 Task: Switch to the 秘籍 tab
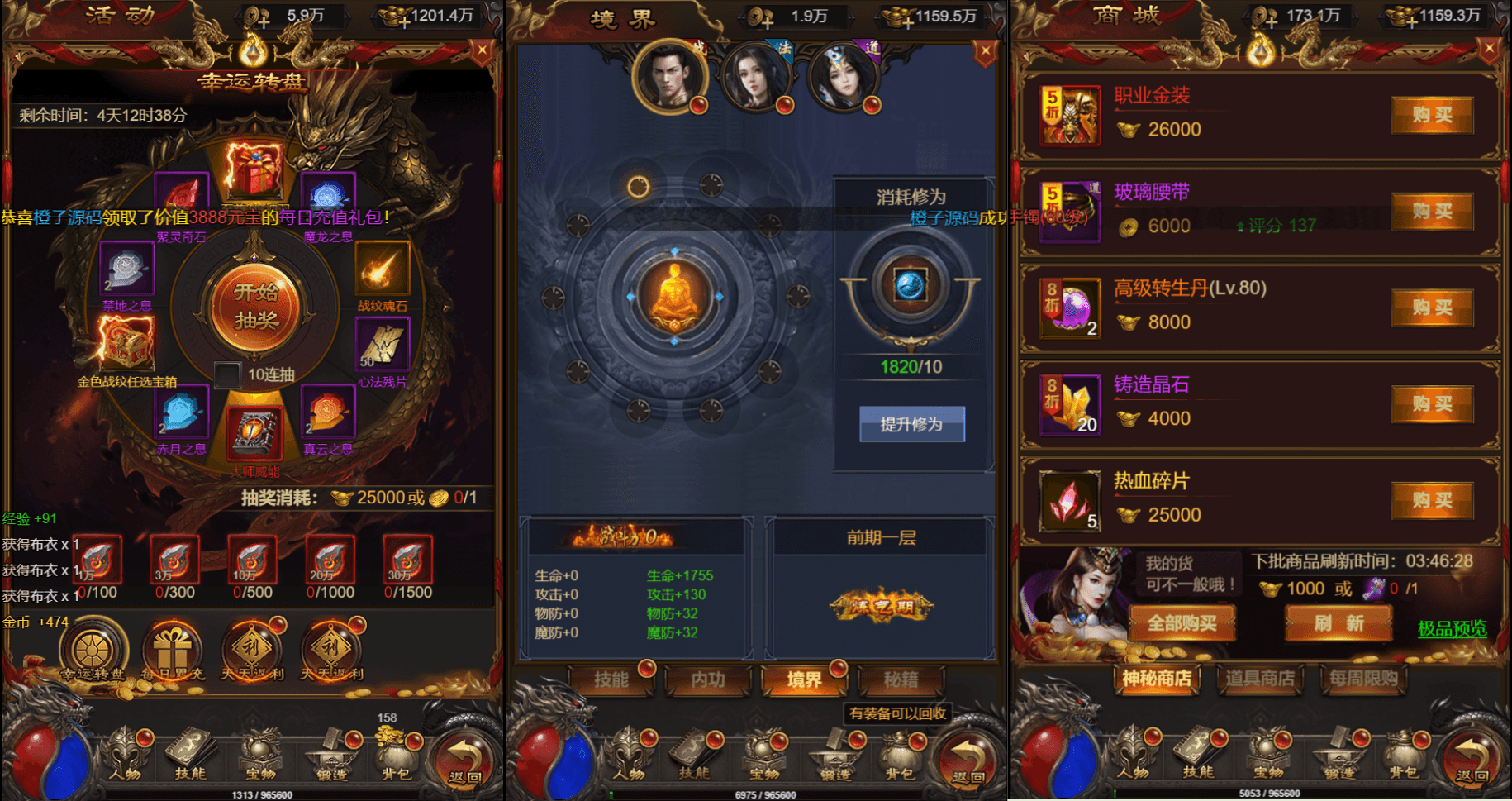click(903, 679)
